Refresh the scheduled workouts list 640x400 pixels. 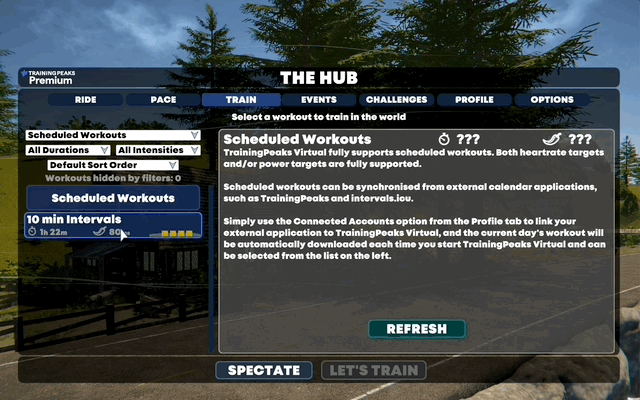tap(416, 329)
